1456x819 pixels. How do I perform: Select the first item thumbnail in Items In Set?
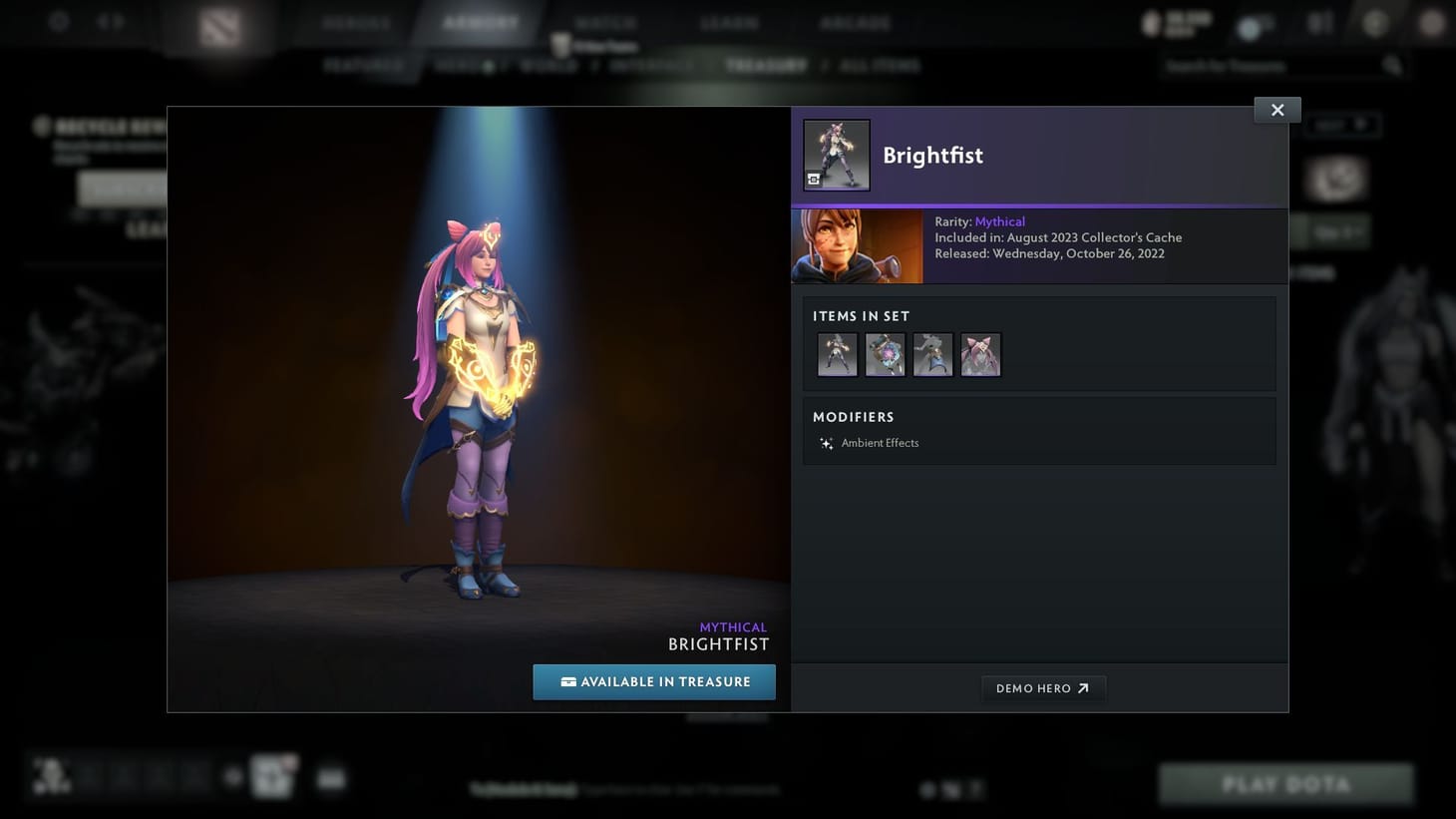coord(837,354)
